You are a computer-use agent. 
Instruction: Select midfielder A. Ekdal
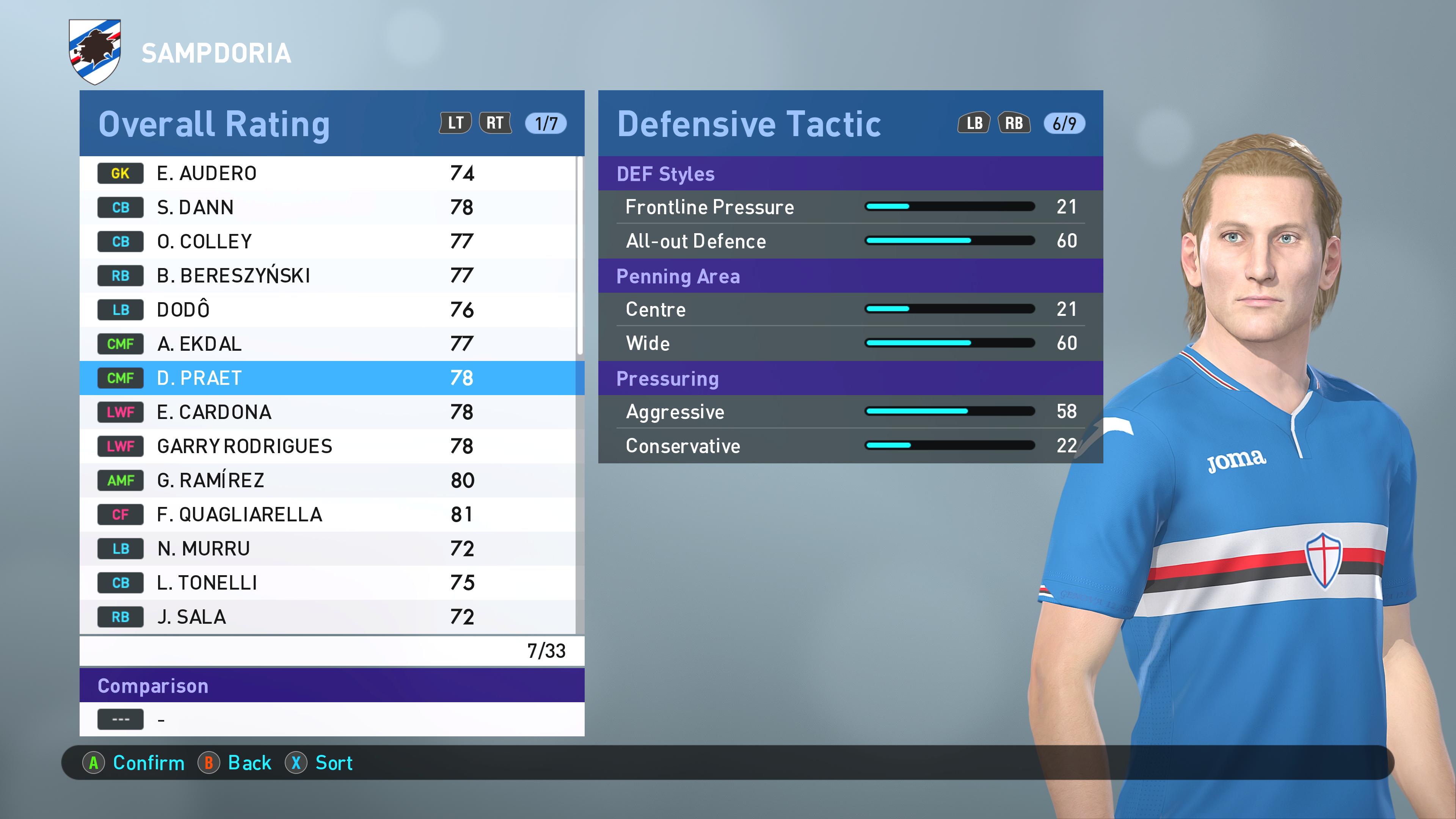328,344
